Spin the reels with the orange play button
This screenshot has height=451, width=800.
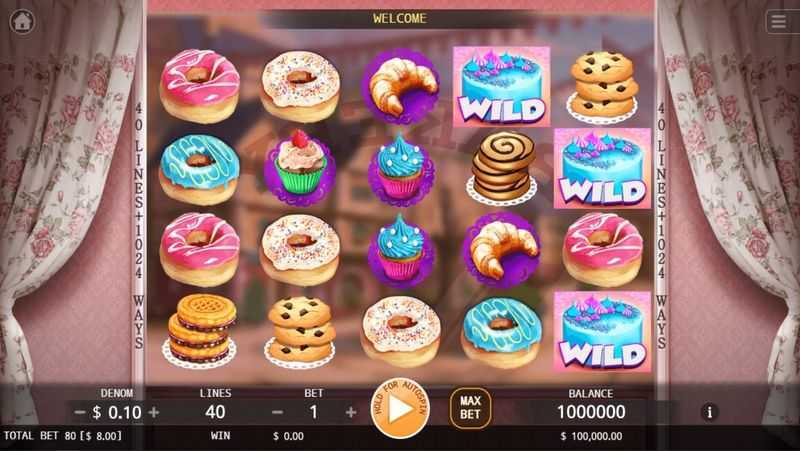400,409
